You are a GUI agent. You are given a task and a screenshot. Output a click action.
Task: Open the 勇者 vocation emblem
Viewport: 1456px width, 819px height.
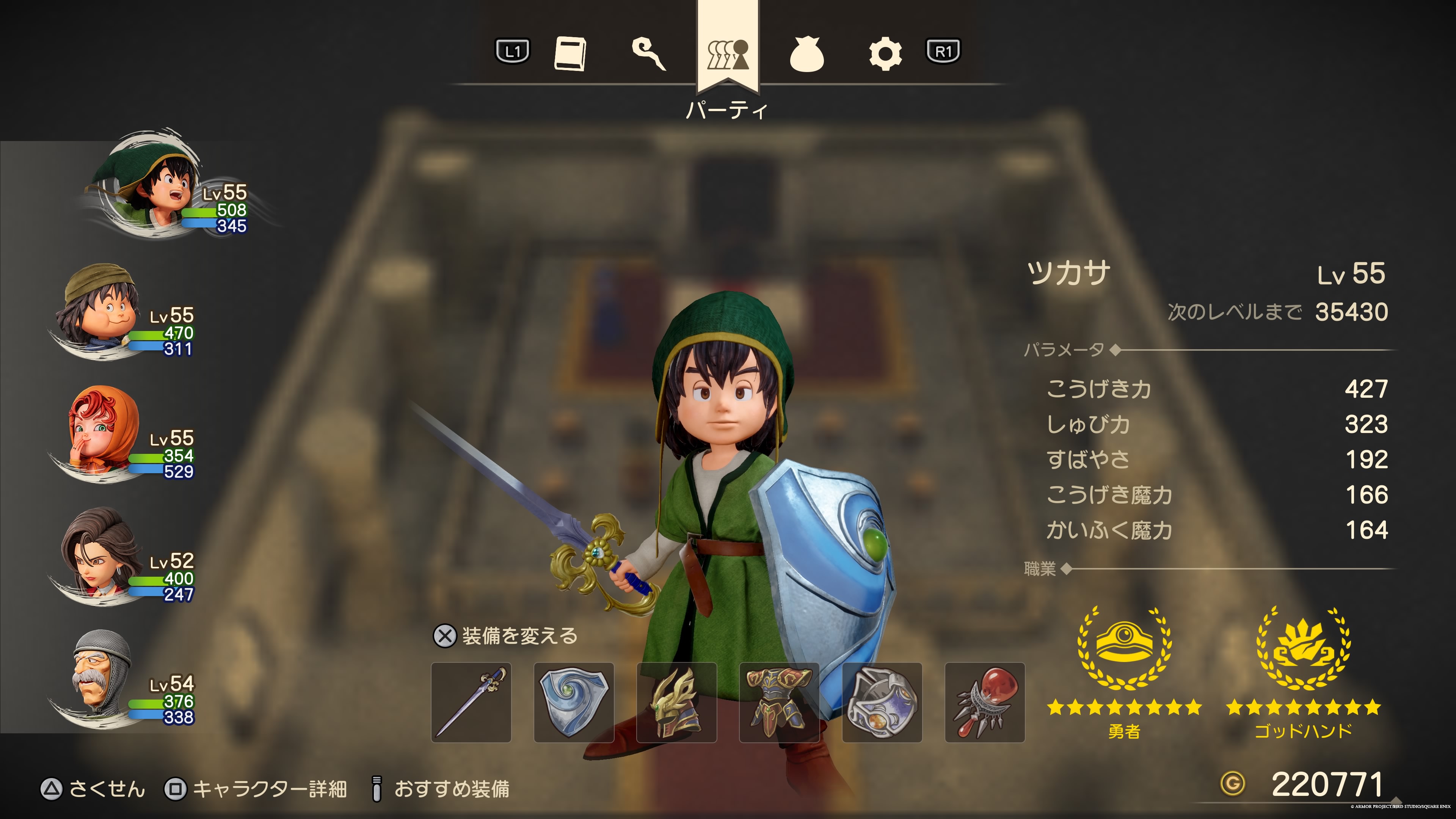coord(1124,650)
